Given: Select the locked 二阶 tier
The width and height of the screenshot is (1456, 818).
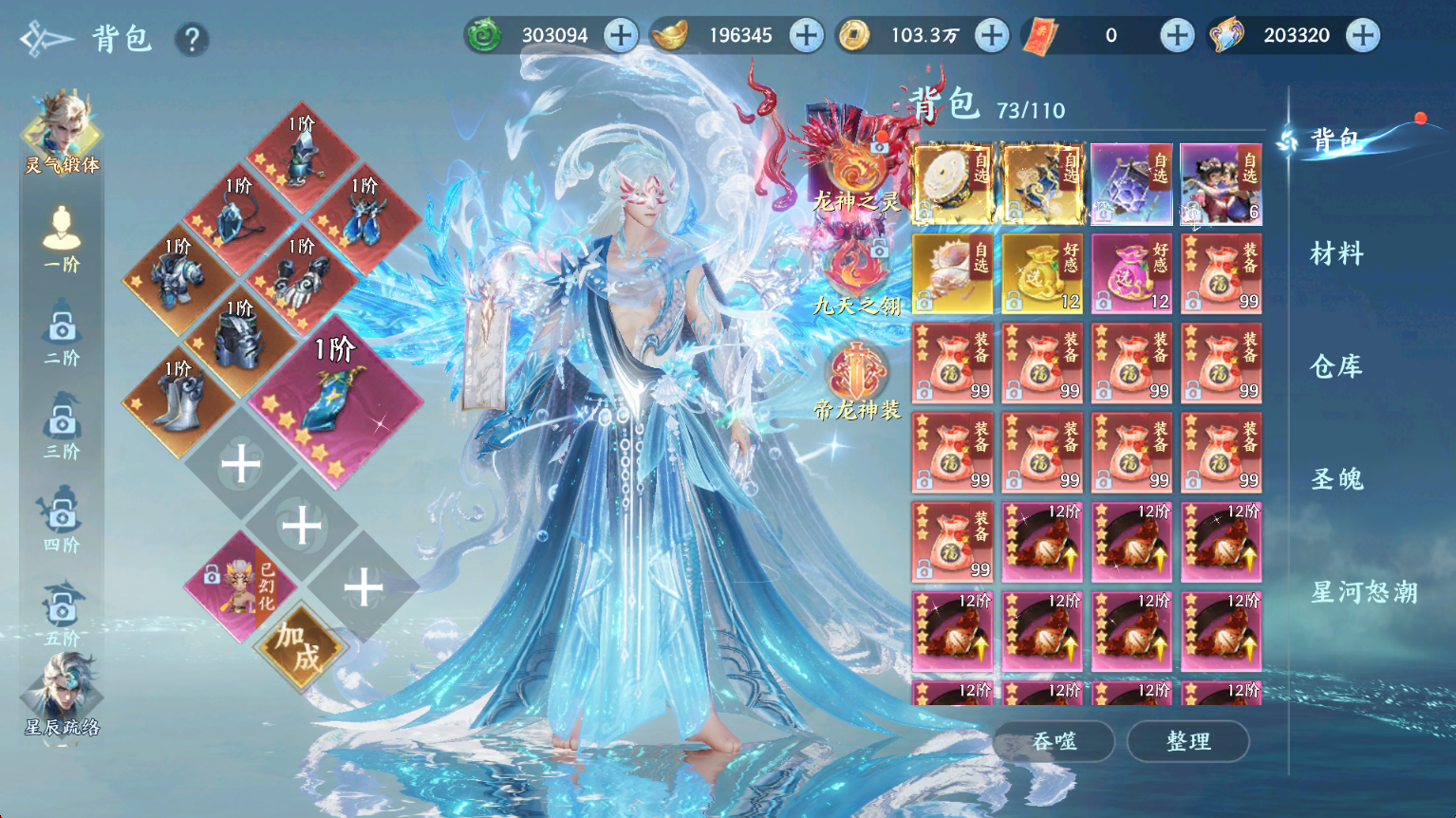Looking at the screenshot, I should pos(62,332).
